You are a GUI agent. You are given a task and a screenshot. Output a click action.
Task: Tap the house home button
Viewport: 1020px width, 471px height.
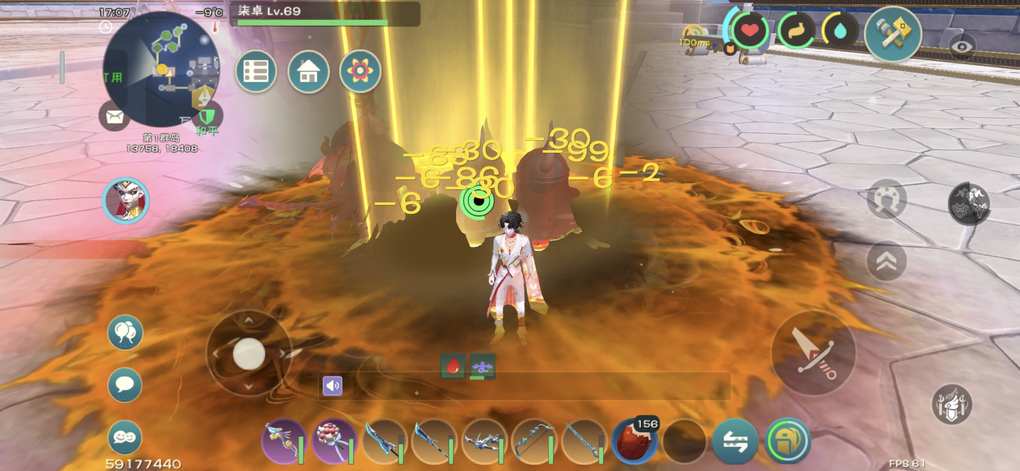309,72
